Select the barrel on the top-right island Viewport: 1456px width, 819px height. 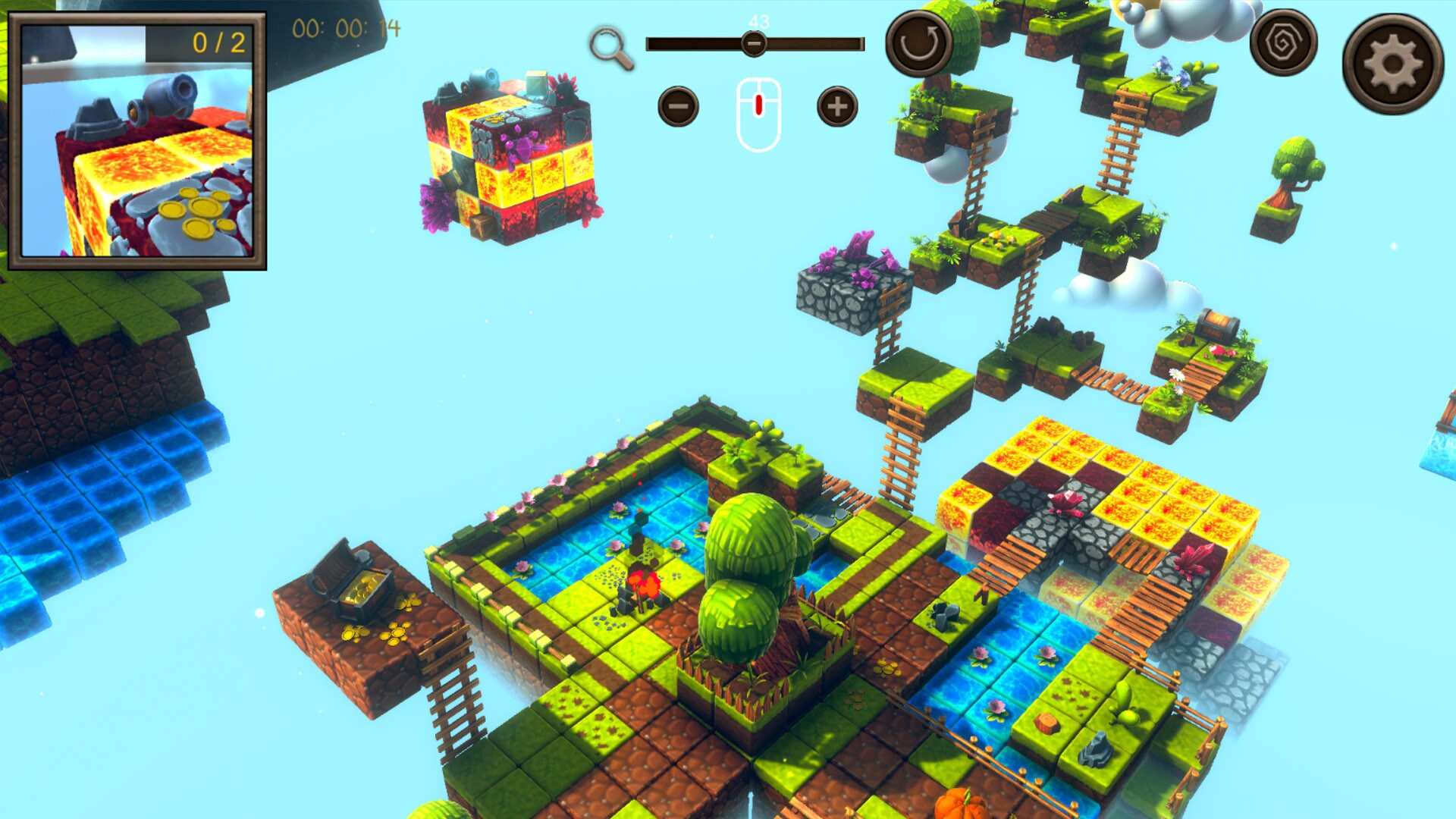click(x=1217, y=326)
